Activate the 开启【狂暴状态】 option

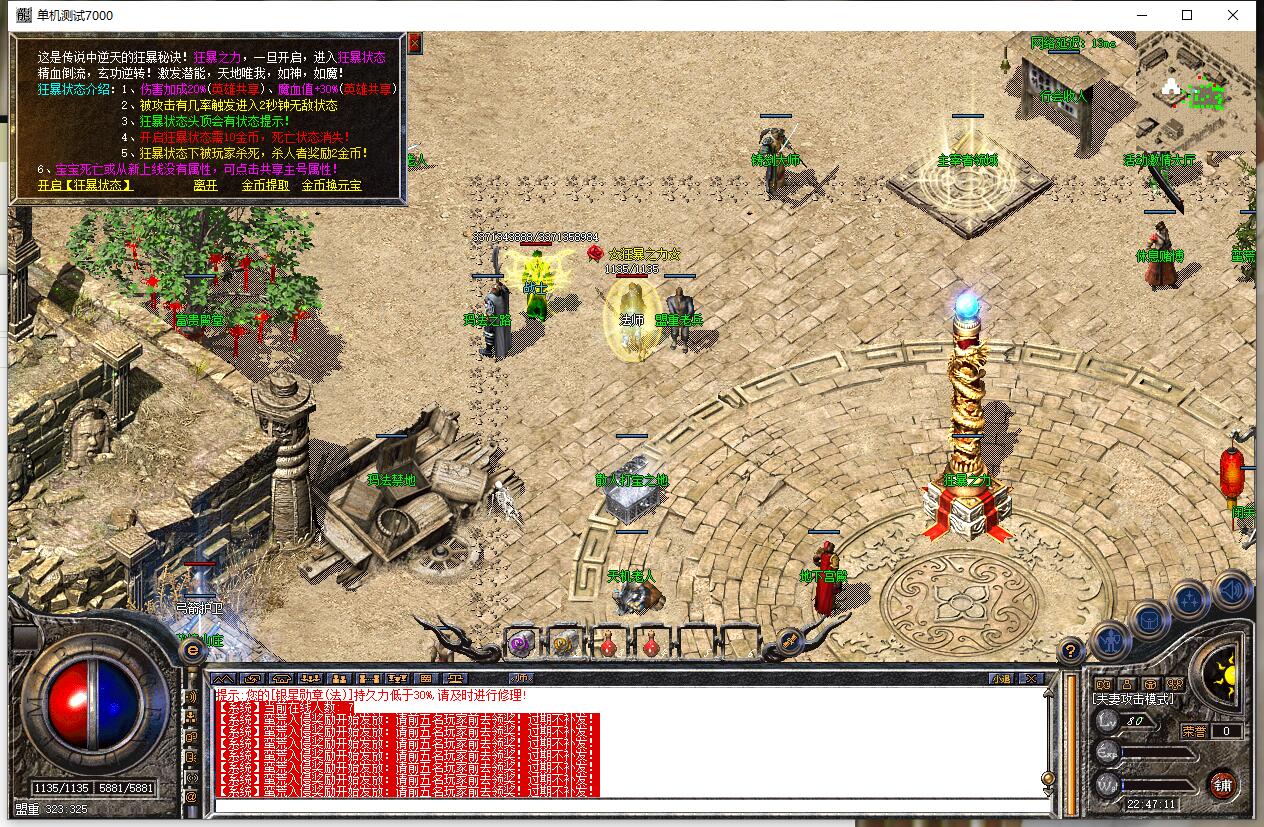click(x=85, y=185)
